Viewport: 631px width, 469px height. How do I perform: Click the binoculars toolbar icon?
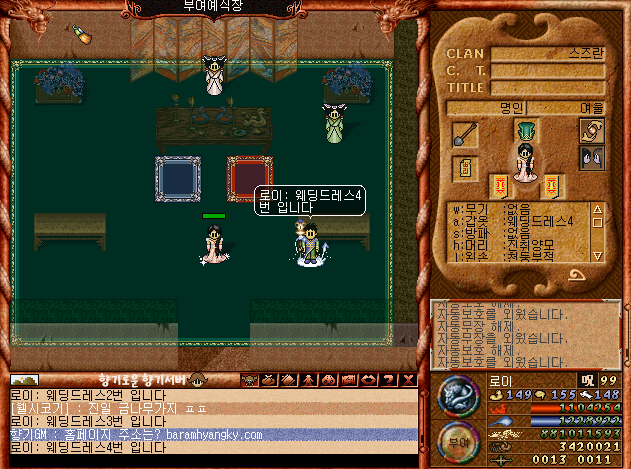(327, 380)
